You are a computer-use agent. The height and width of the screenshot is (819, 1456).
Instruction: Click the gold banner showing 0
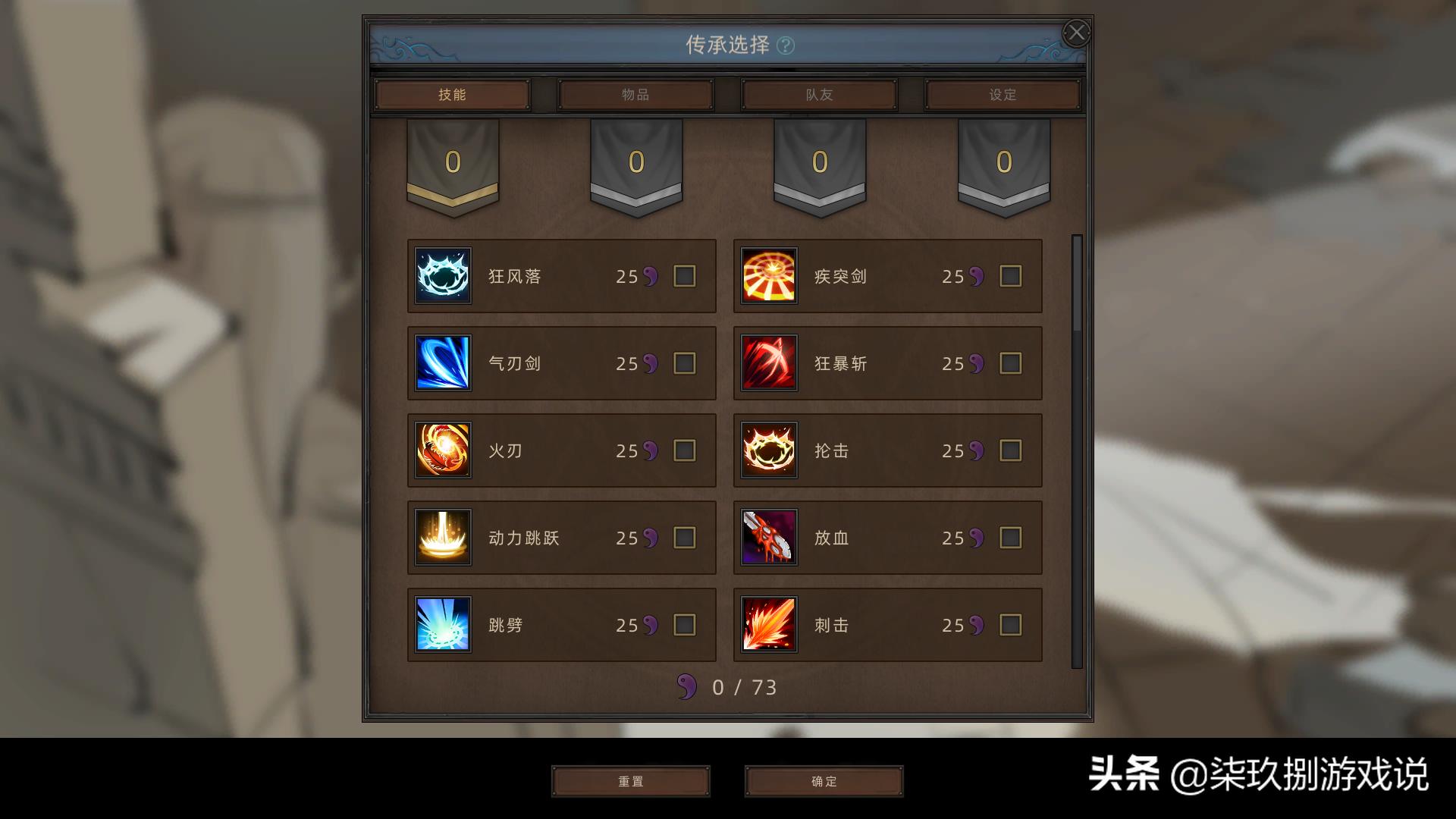click(x=453, y=161)
